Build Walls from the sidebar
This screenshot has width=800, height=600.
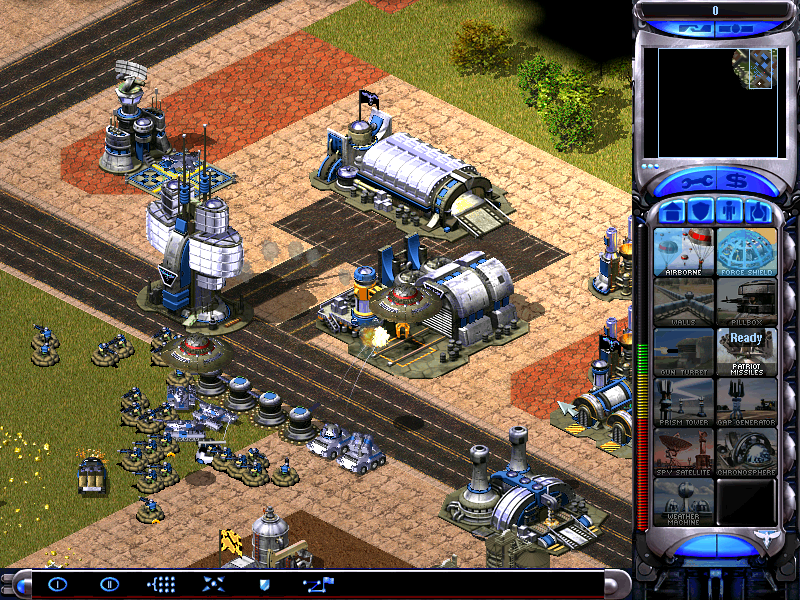[684, 302]
